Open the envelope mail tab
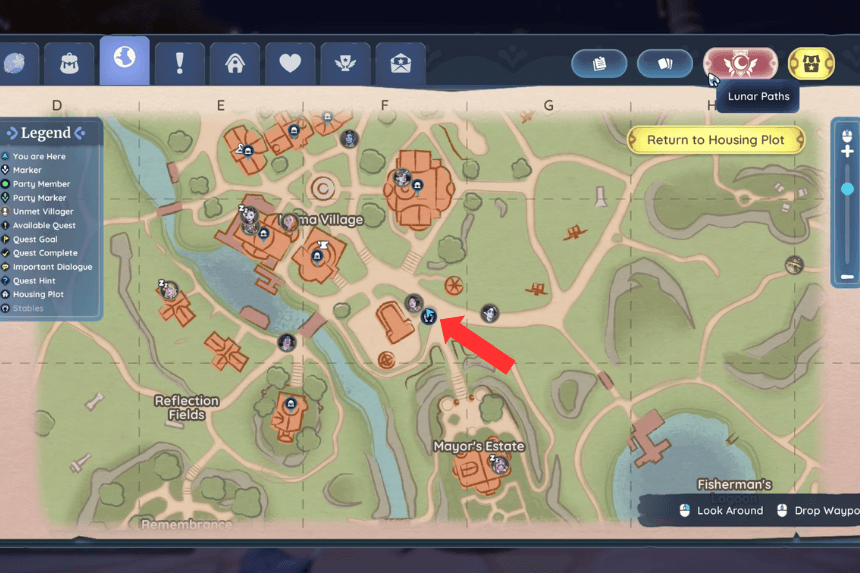860x573 pixels. pos(400,64)
